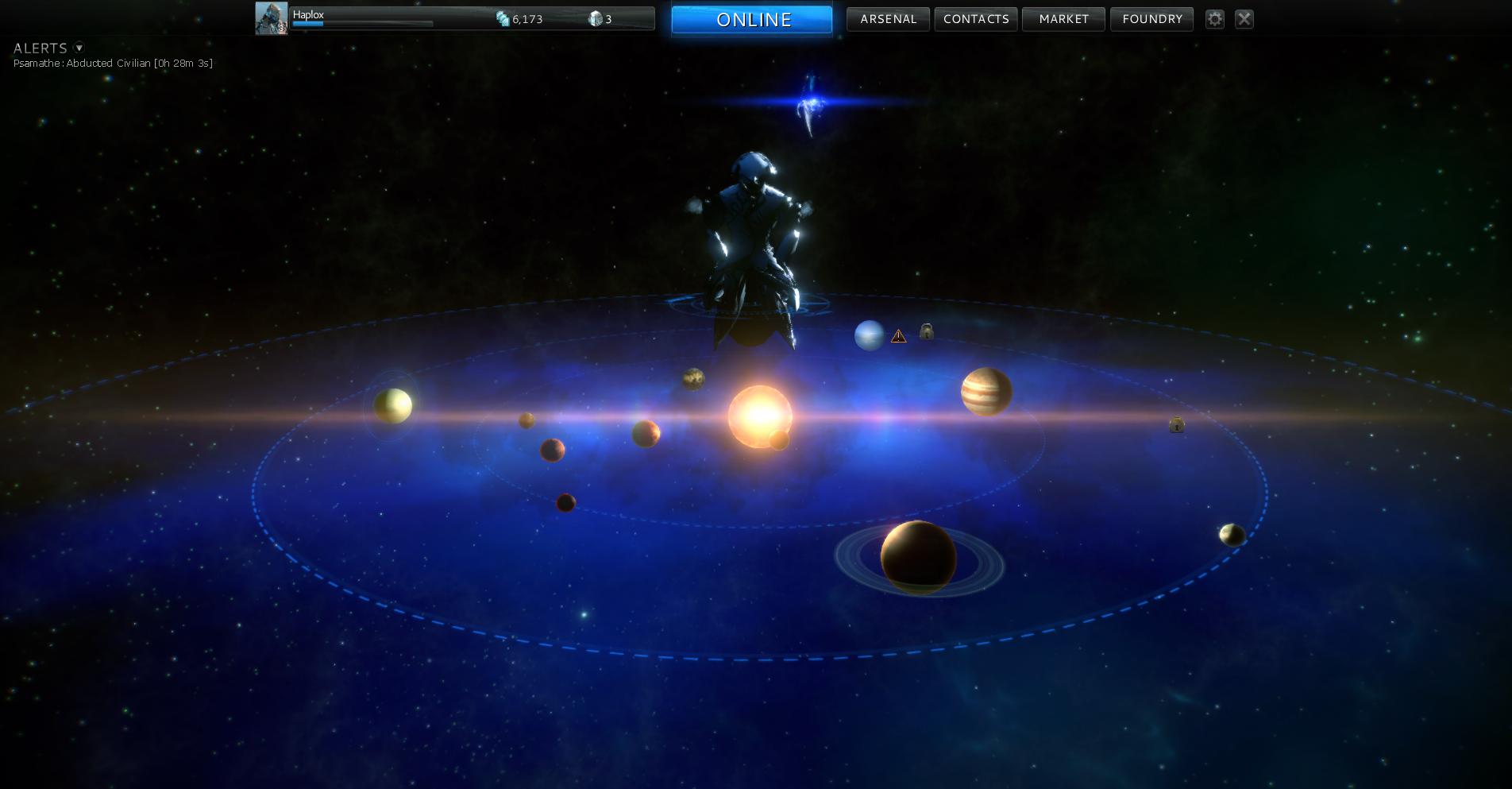Open the Arsenal menu
The image size is (1512, 789).
coord(888,19)
